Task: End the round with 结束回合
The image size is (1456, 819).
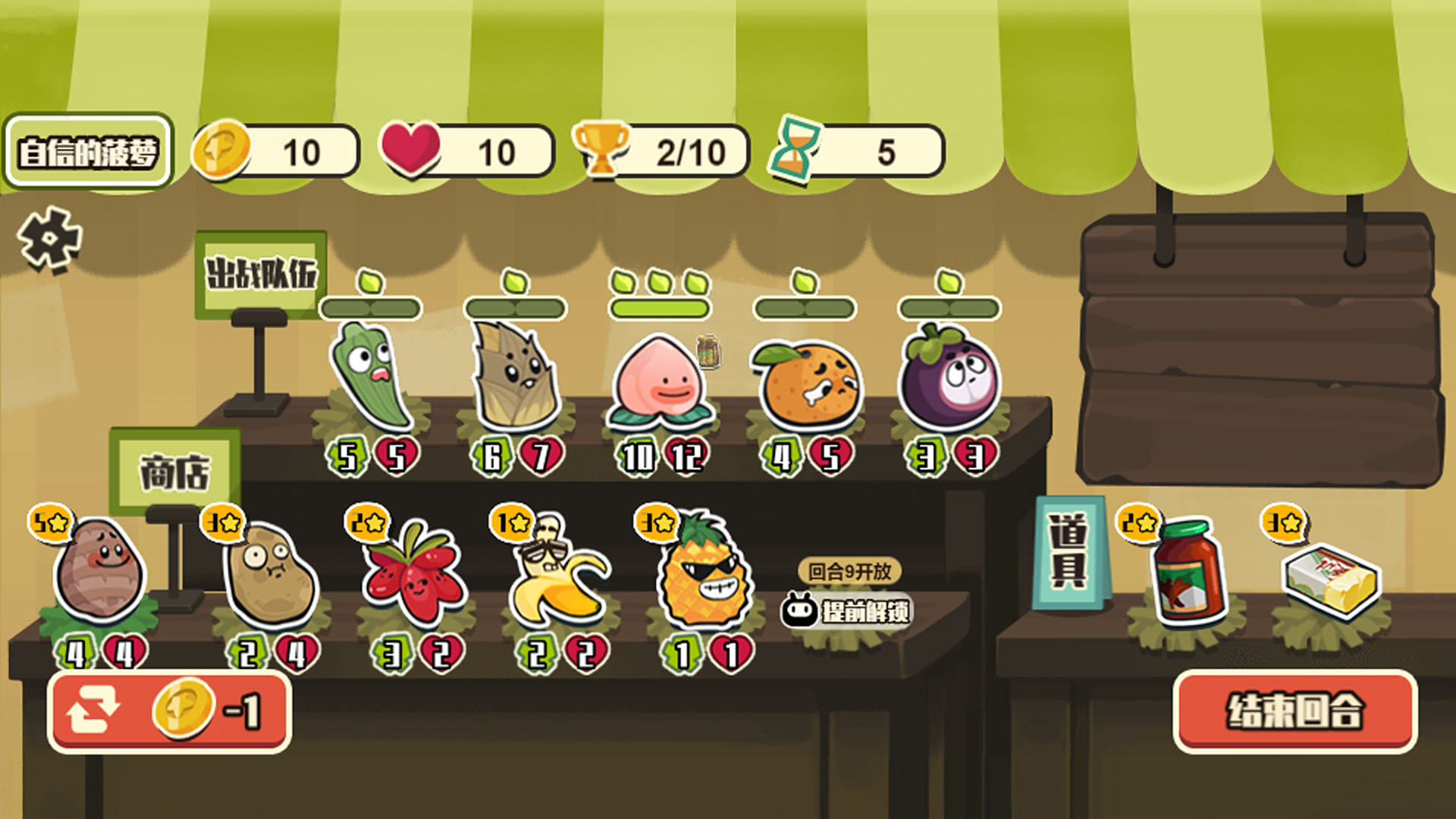Action: coord(1294,711)
